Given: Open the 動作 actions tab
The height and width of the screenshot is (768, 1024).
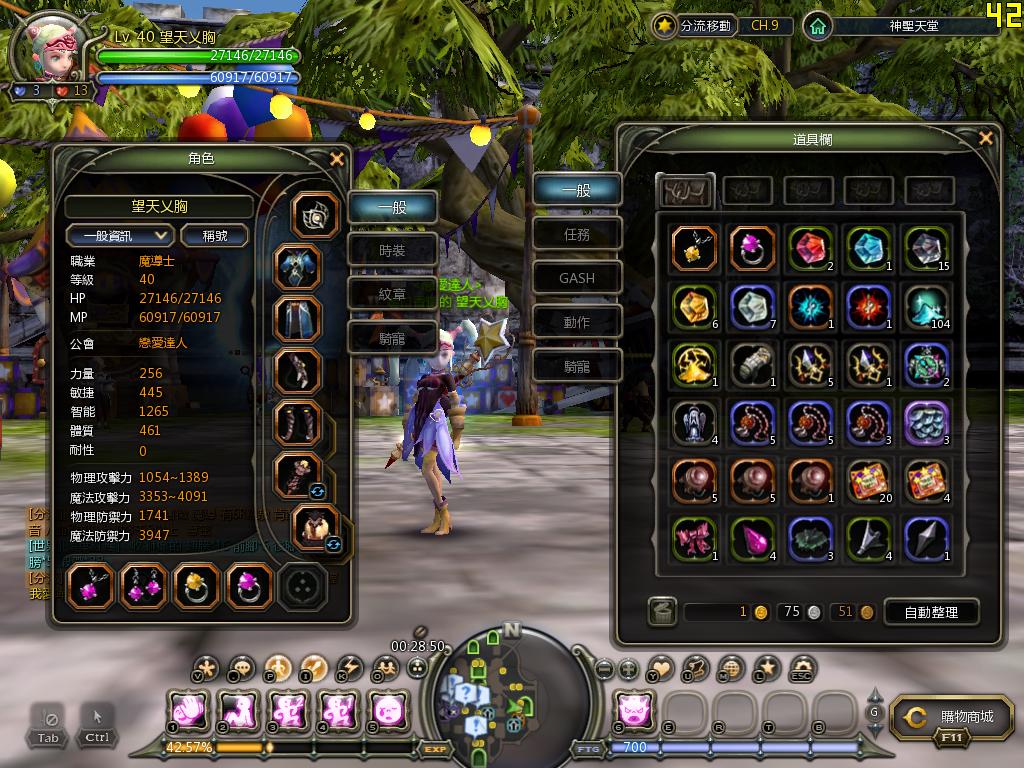Looking at the screenshot, I should 577,322.
